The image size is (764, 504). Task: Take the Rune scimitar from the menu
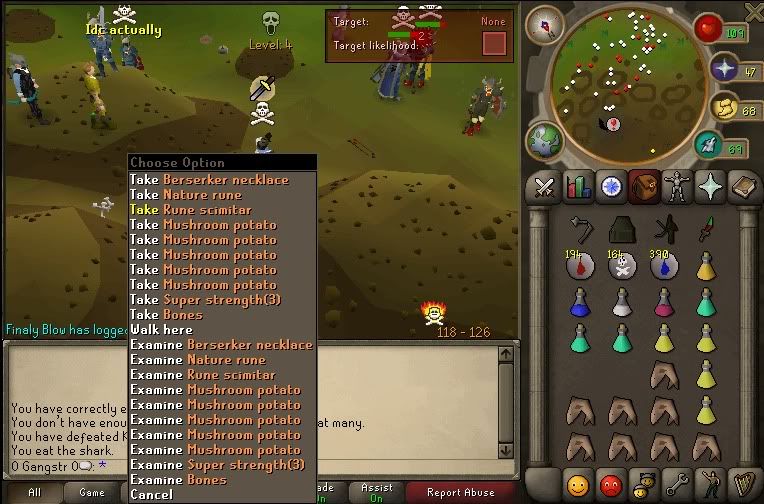205,210
